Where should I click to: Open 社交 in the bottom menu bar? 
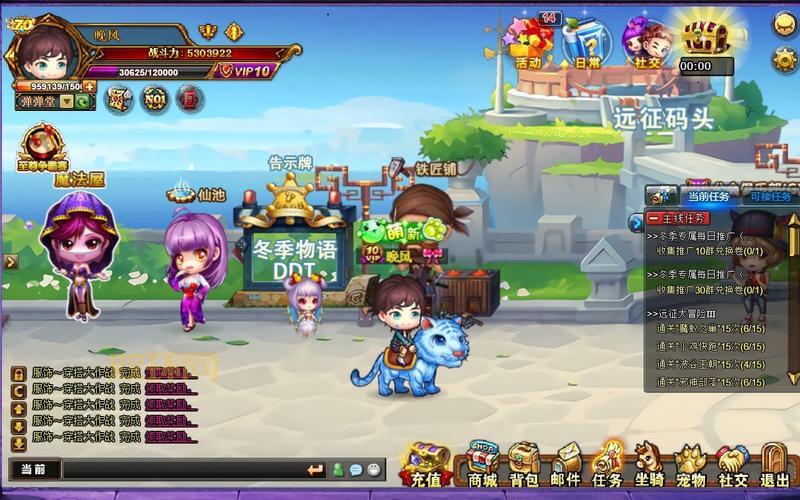(x=732, y=463)
